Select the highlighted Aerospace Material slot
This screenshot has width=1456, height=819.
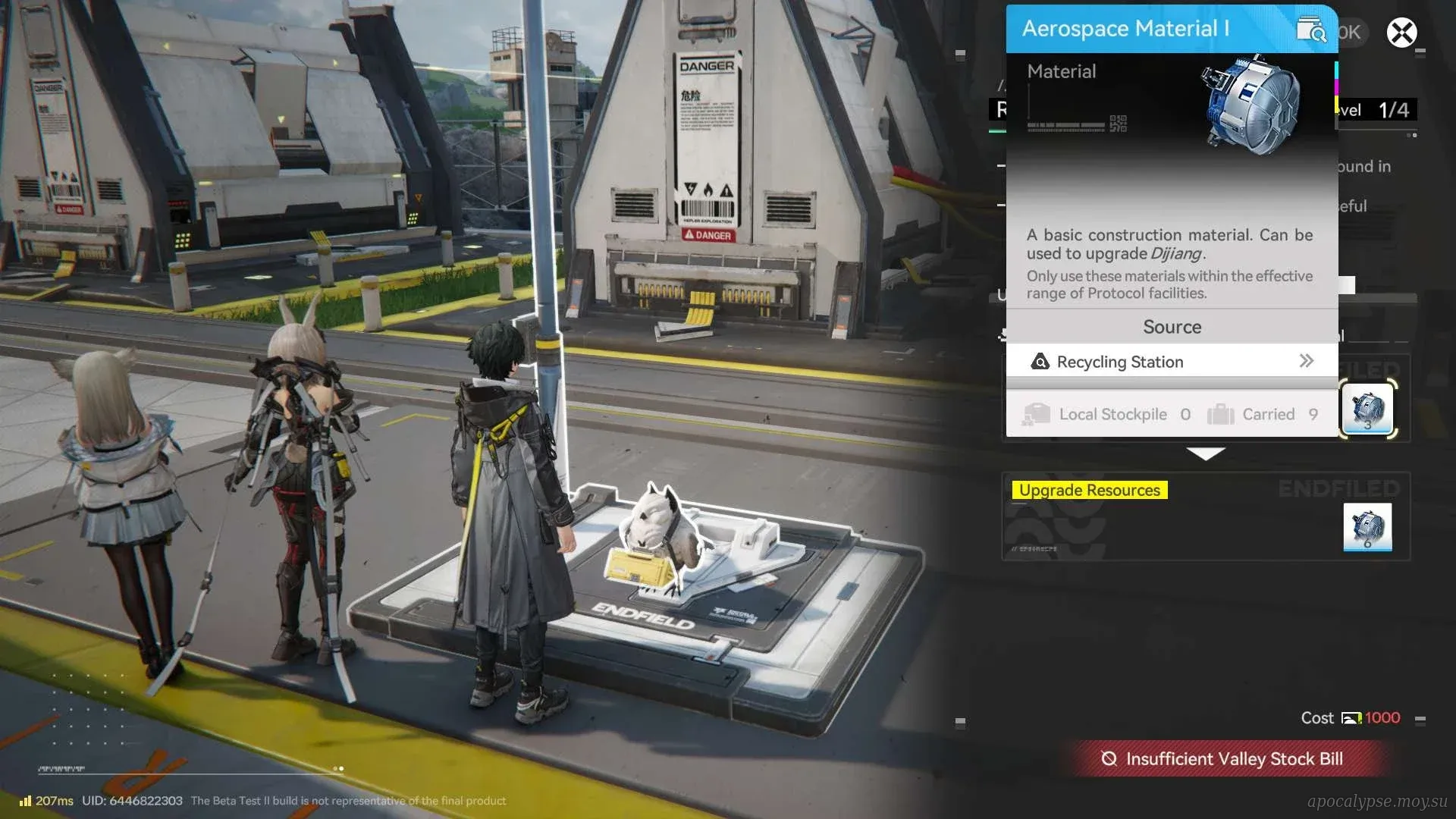(x=1367, y=409)
